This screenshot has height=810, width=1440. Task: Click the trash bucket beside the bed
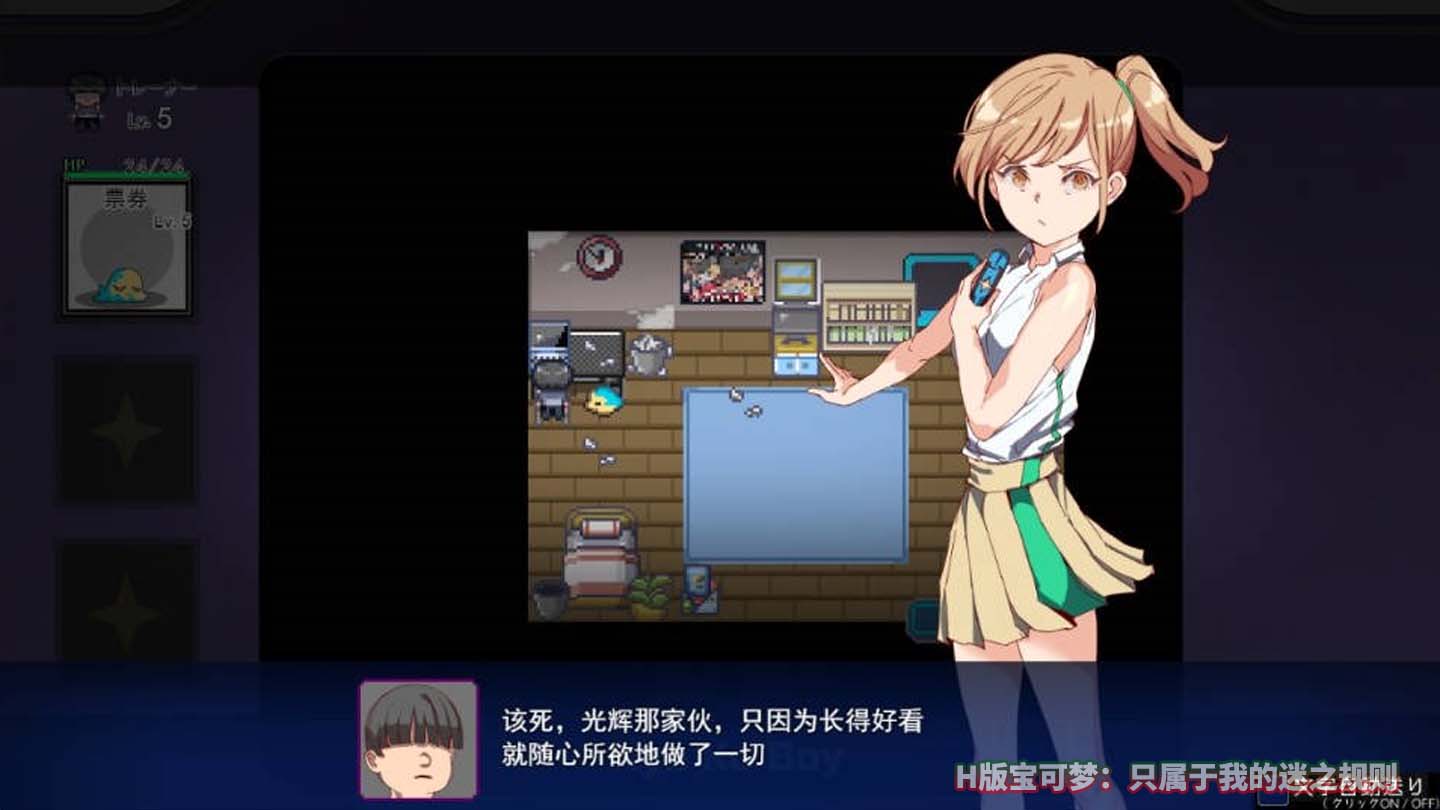point(547,598)
